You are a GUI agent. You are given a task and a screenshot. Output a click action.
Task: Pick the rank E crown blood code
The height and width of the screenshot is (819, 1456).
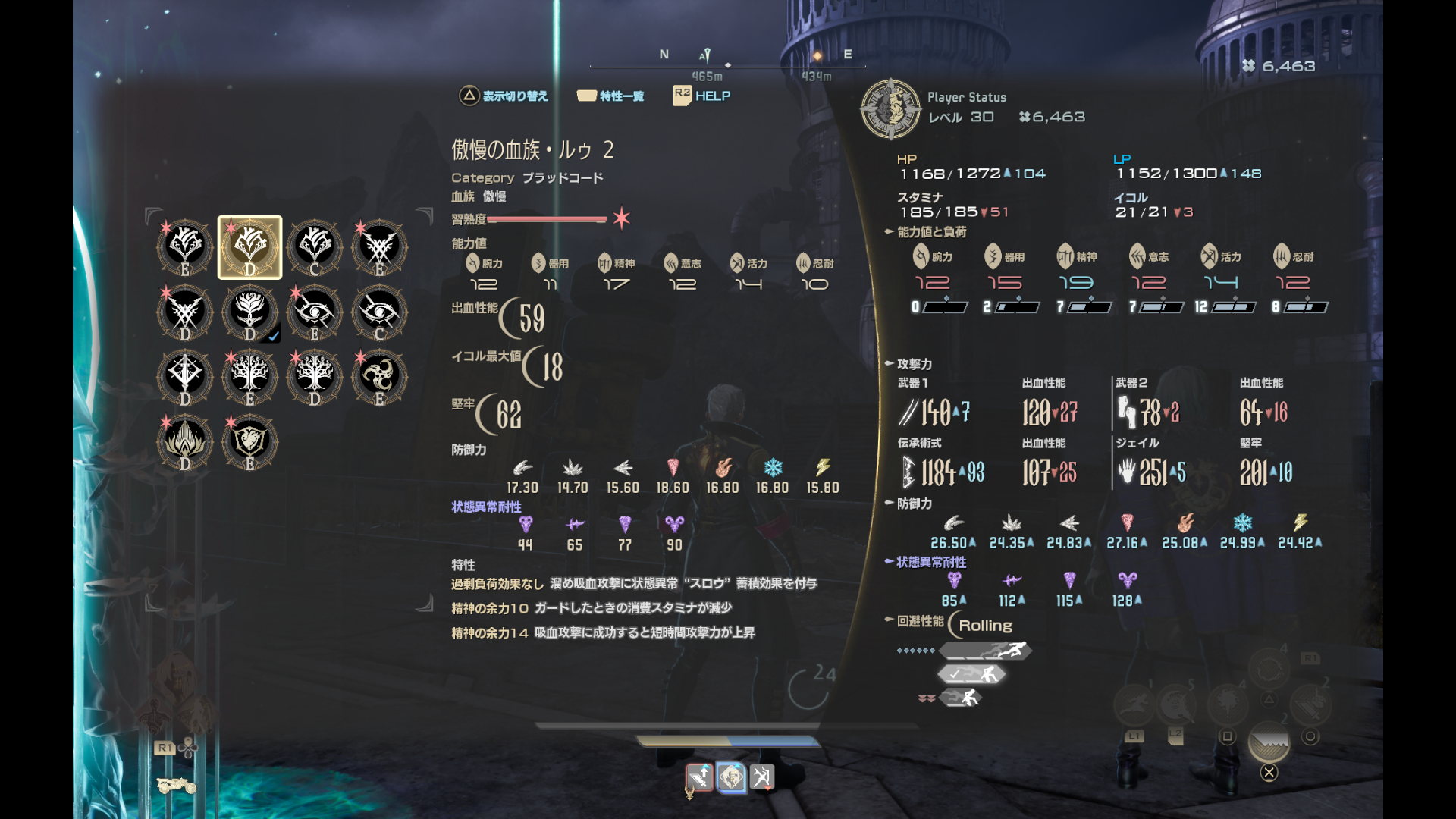pyautogui.click(x=185, y=247)
